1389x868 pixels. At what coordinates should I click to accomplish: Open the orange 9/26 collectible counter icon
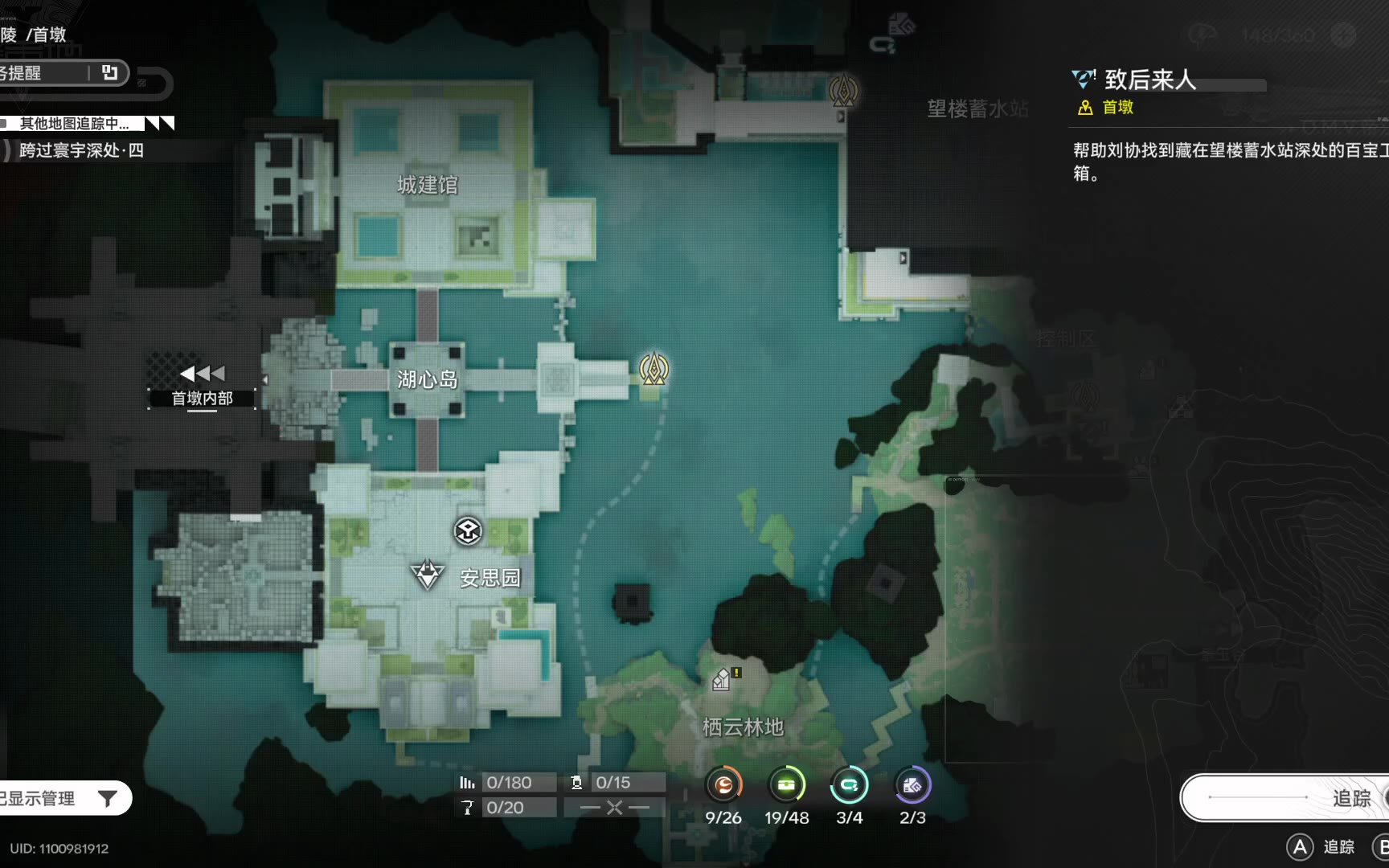(x=723, y=785)
